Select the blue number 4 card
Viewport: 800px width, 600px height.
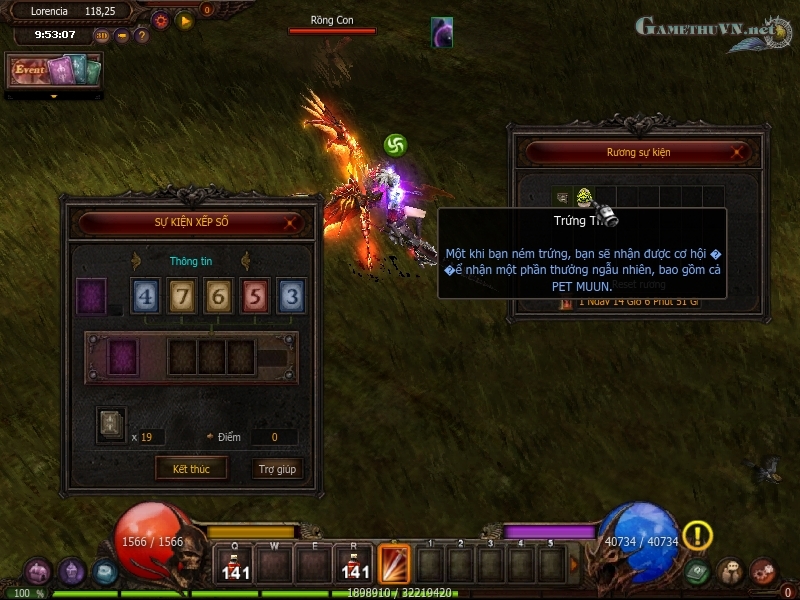pos(145,297)
